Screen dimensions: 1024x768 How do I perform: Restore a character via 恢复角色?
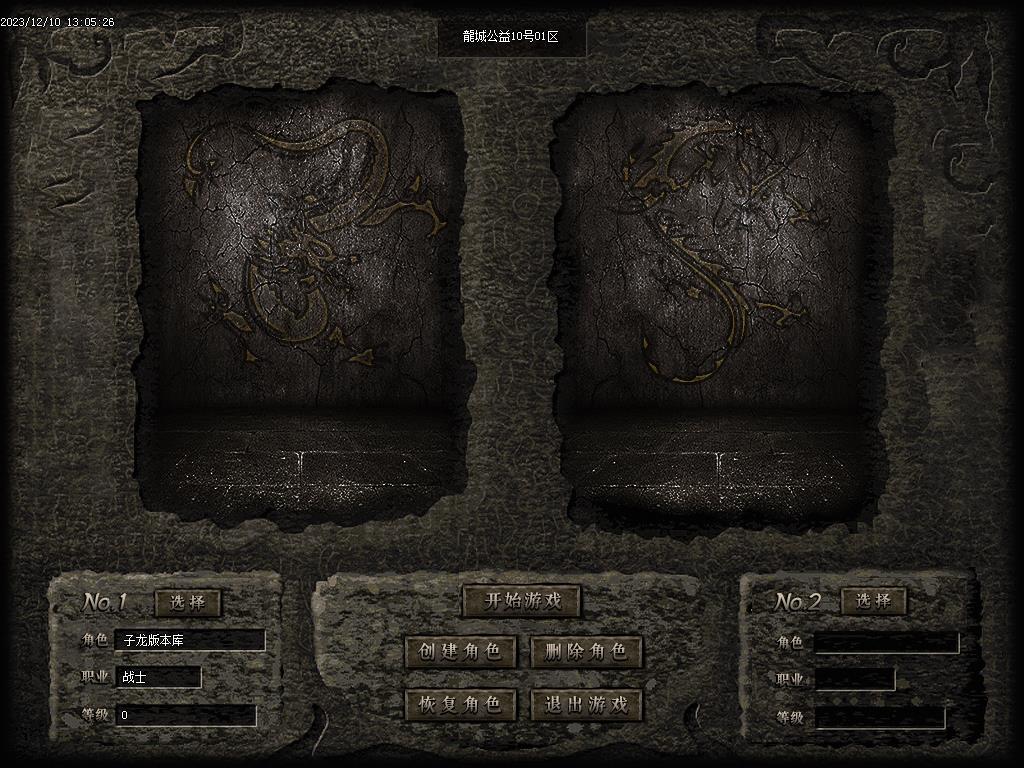(460, 704)
